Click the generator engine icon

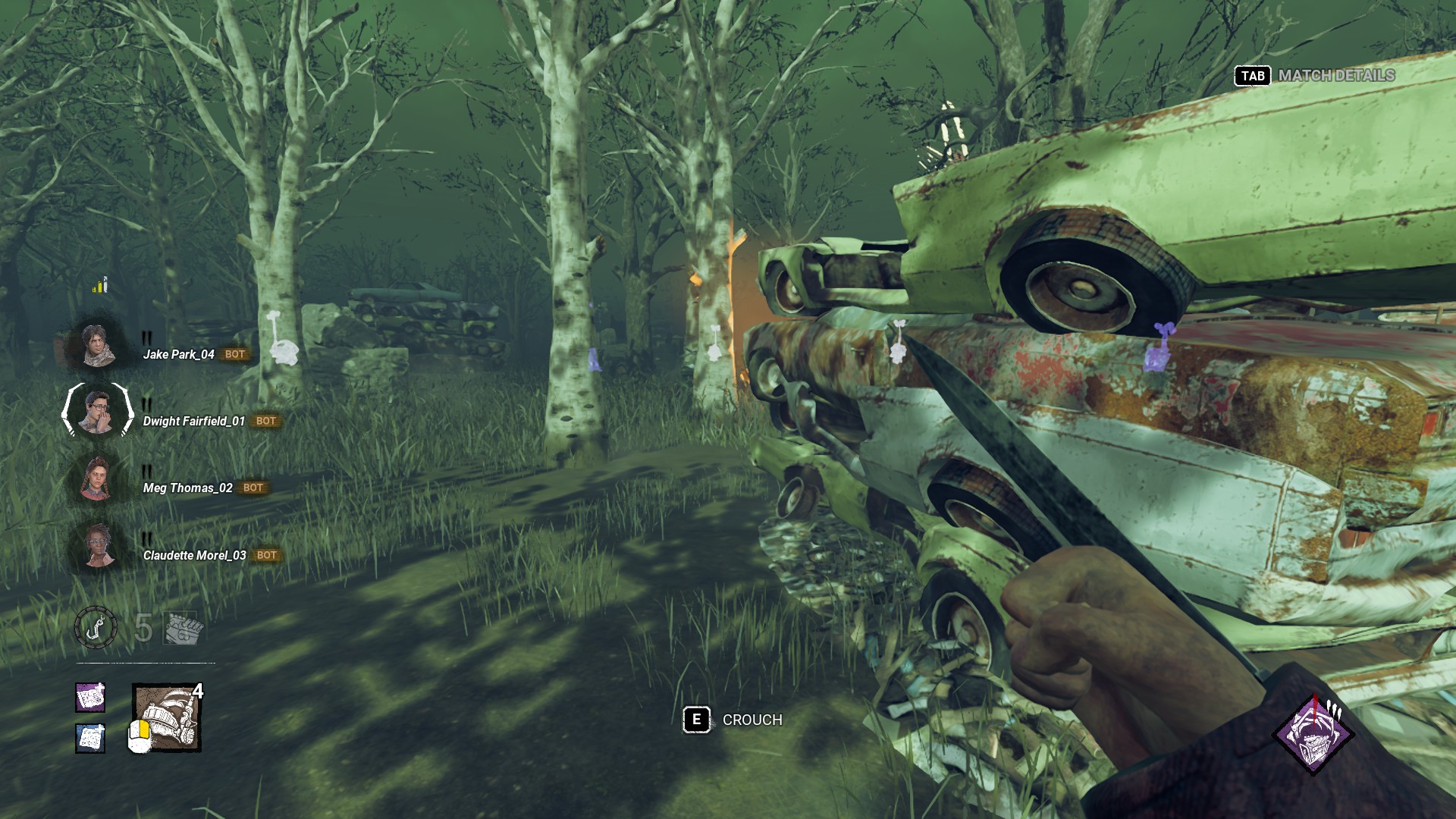(180, 628)
